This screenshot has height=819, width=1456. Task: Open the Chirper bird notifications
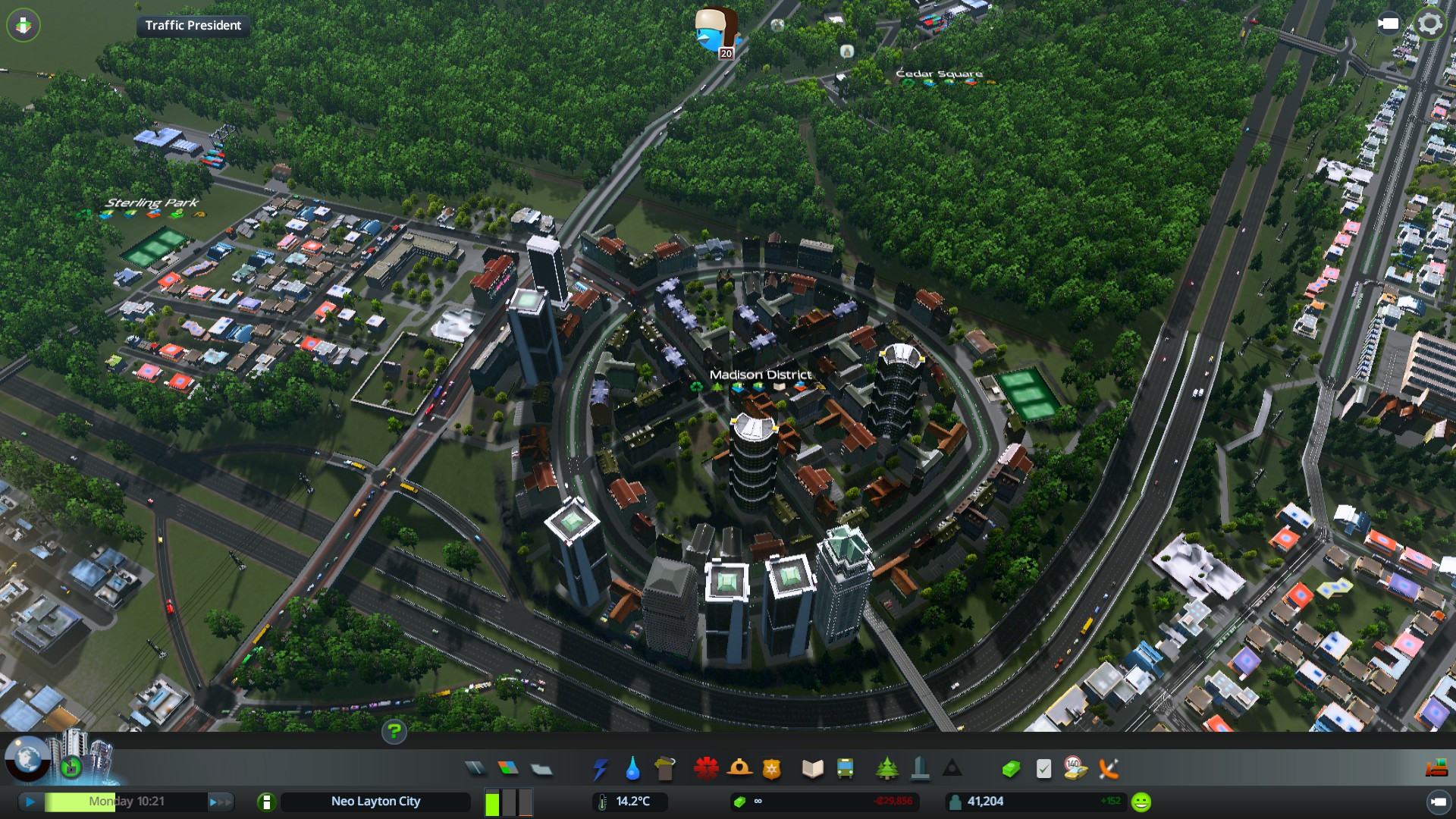(716, 32)
